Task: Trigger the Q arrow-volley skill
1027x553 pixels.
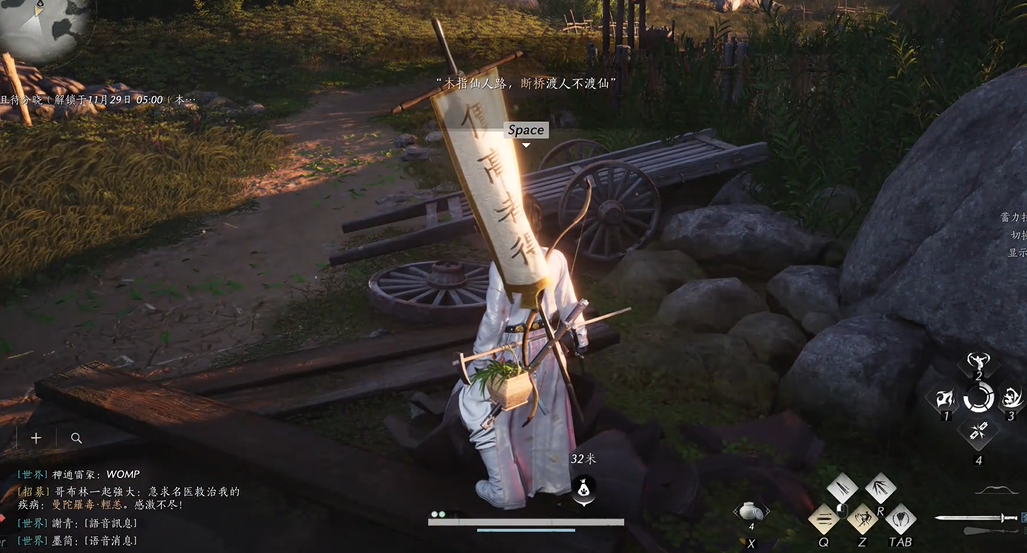Action: pyautogui.click(x=823, y=519)
